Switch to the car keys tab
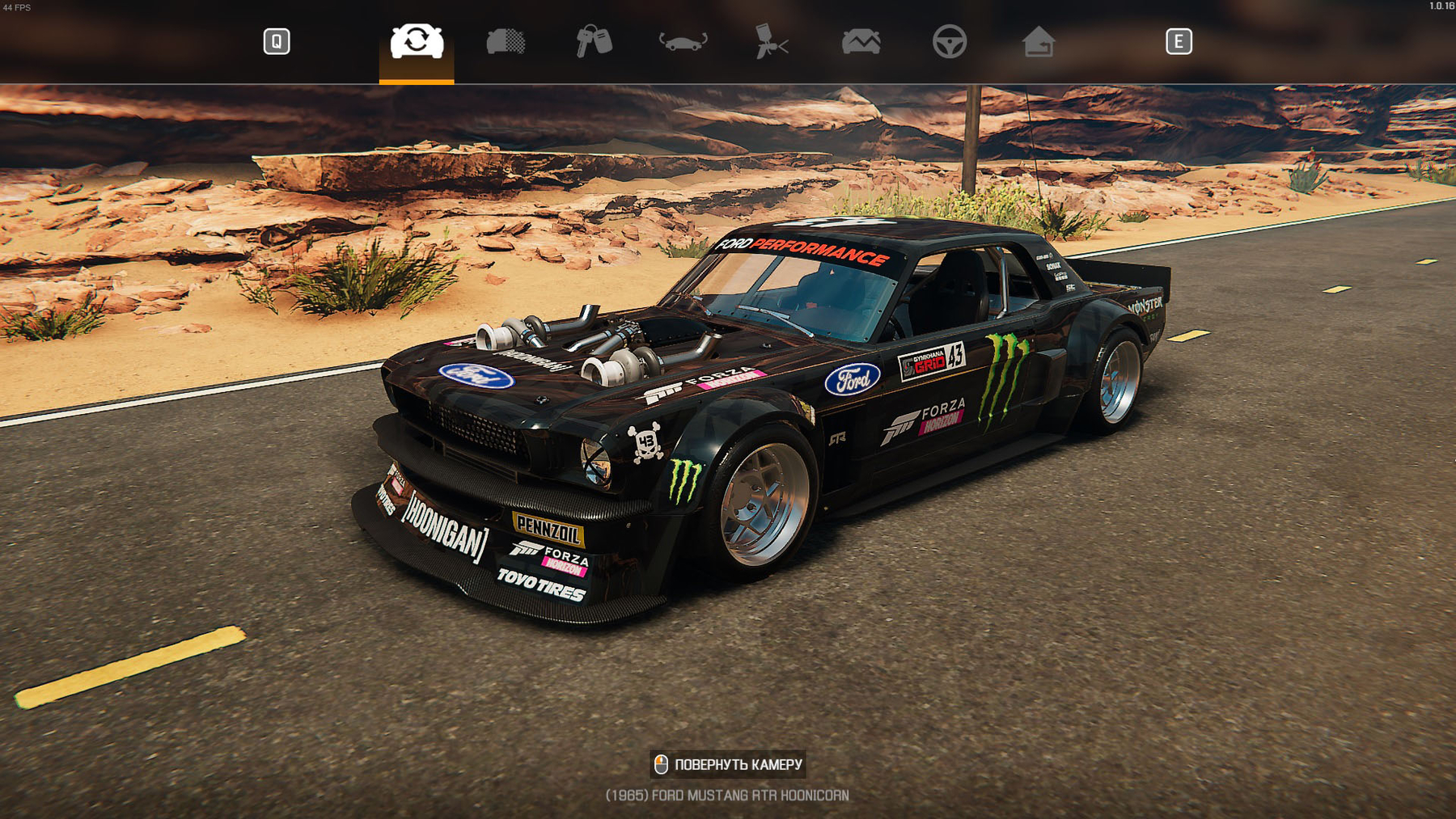Viewport: 1456px width, 819px height. point(594,41)
